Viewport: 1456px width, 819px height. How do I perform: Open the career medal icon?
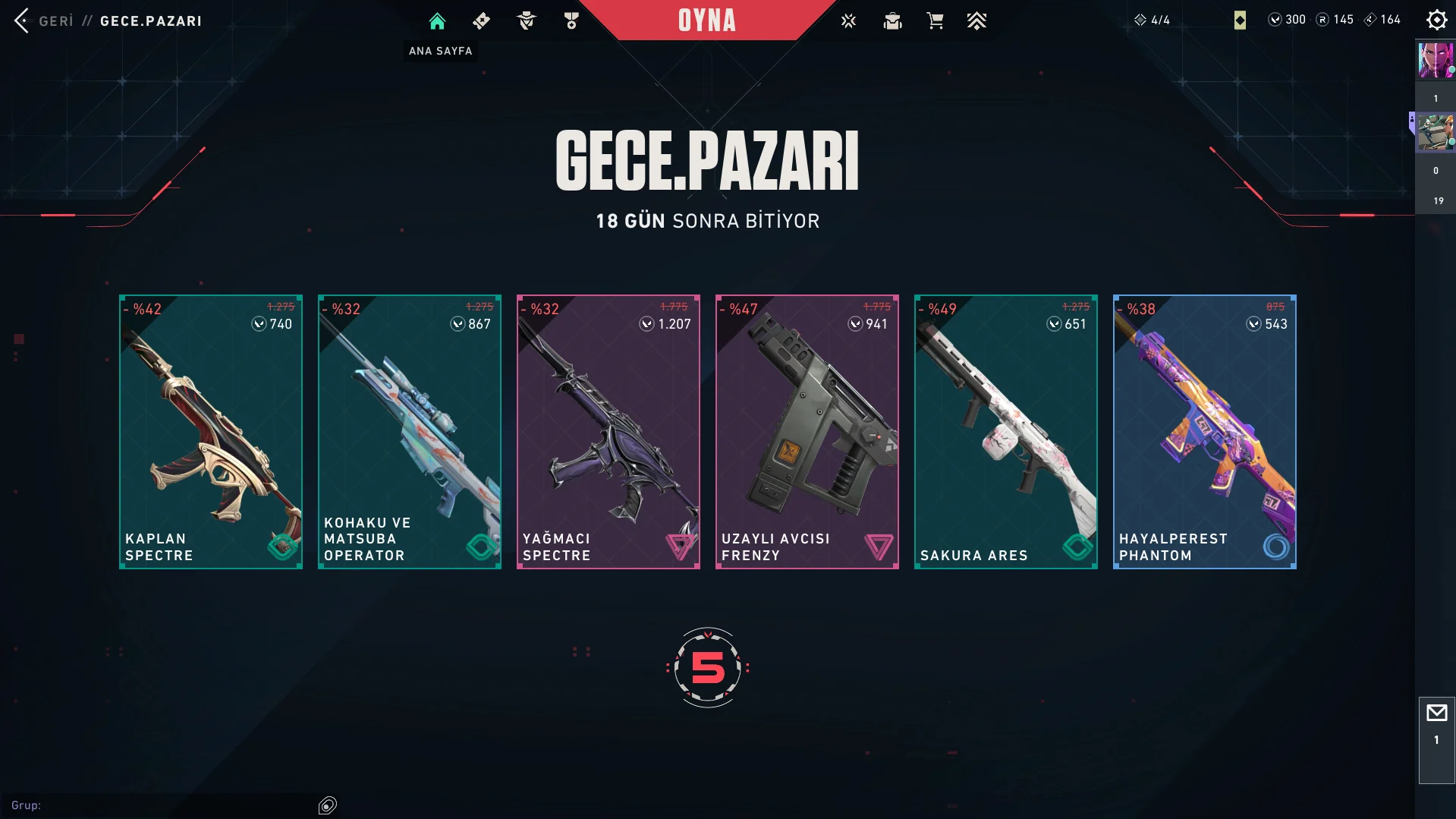pyautogui.click(x=571, y=21)
